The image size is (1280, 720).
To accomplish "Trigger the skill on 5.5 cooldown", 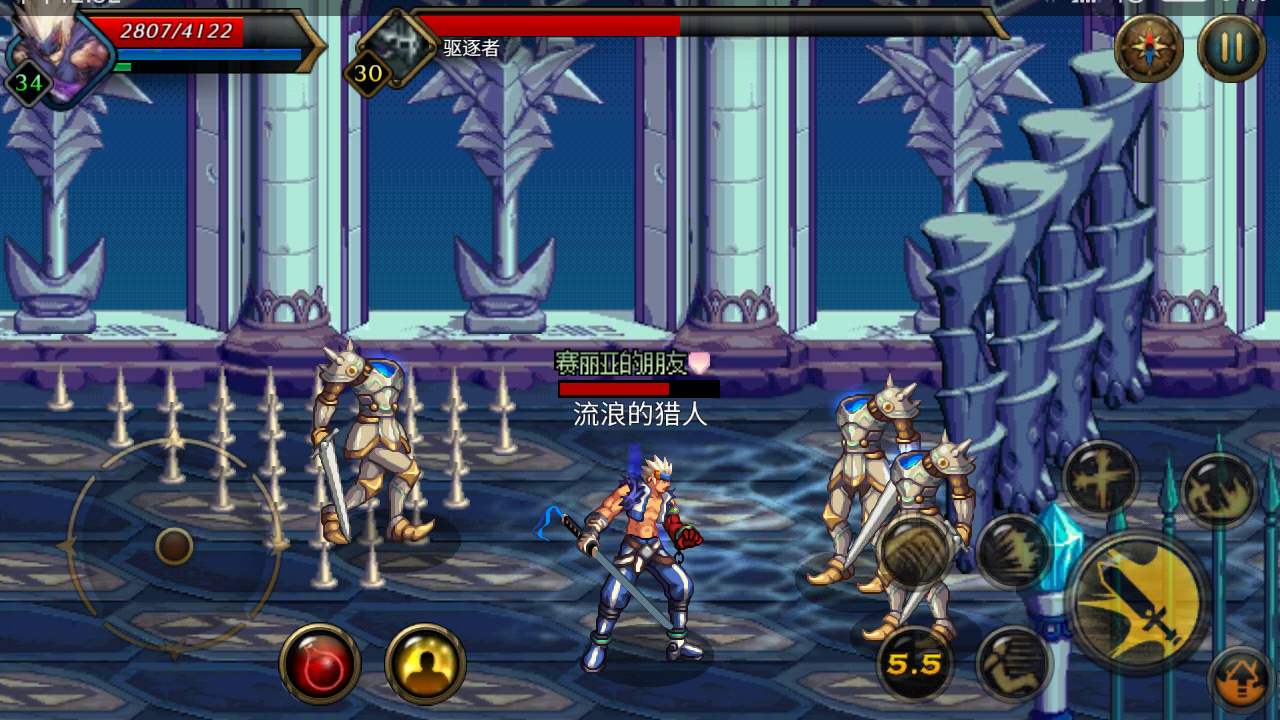I will coord(914,663).
